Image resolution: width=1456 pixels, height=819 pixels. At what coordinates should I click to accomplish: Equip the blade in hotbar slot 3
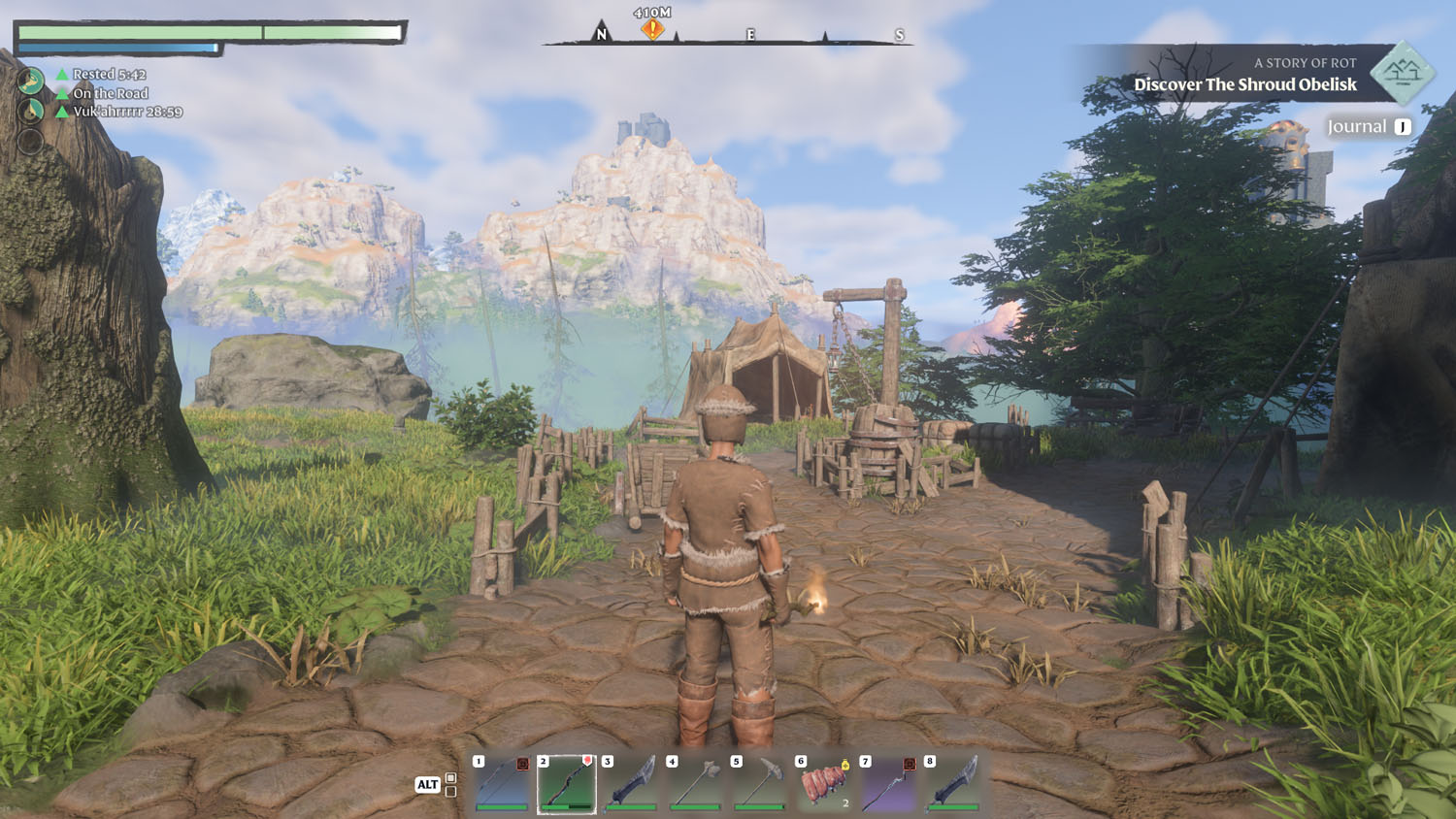(631, 783)
